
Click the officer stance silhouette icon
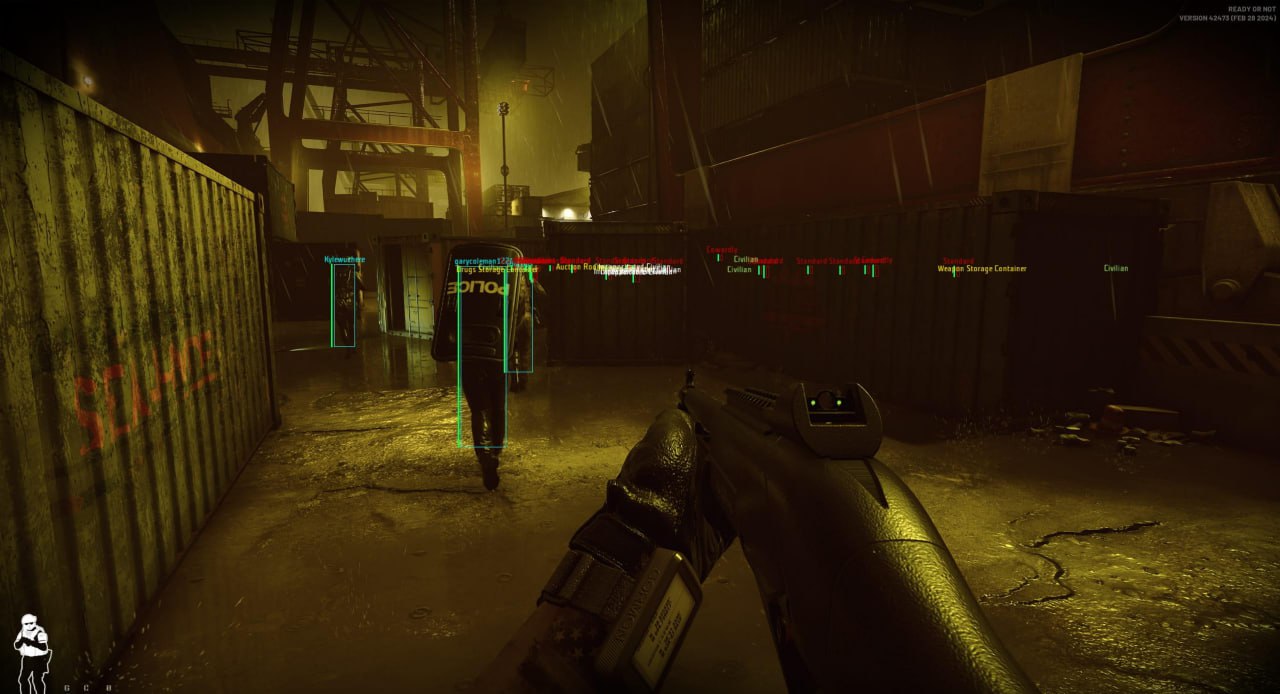[x=32, y=652]
